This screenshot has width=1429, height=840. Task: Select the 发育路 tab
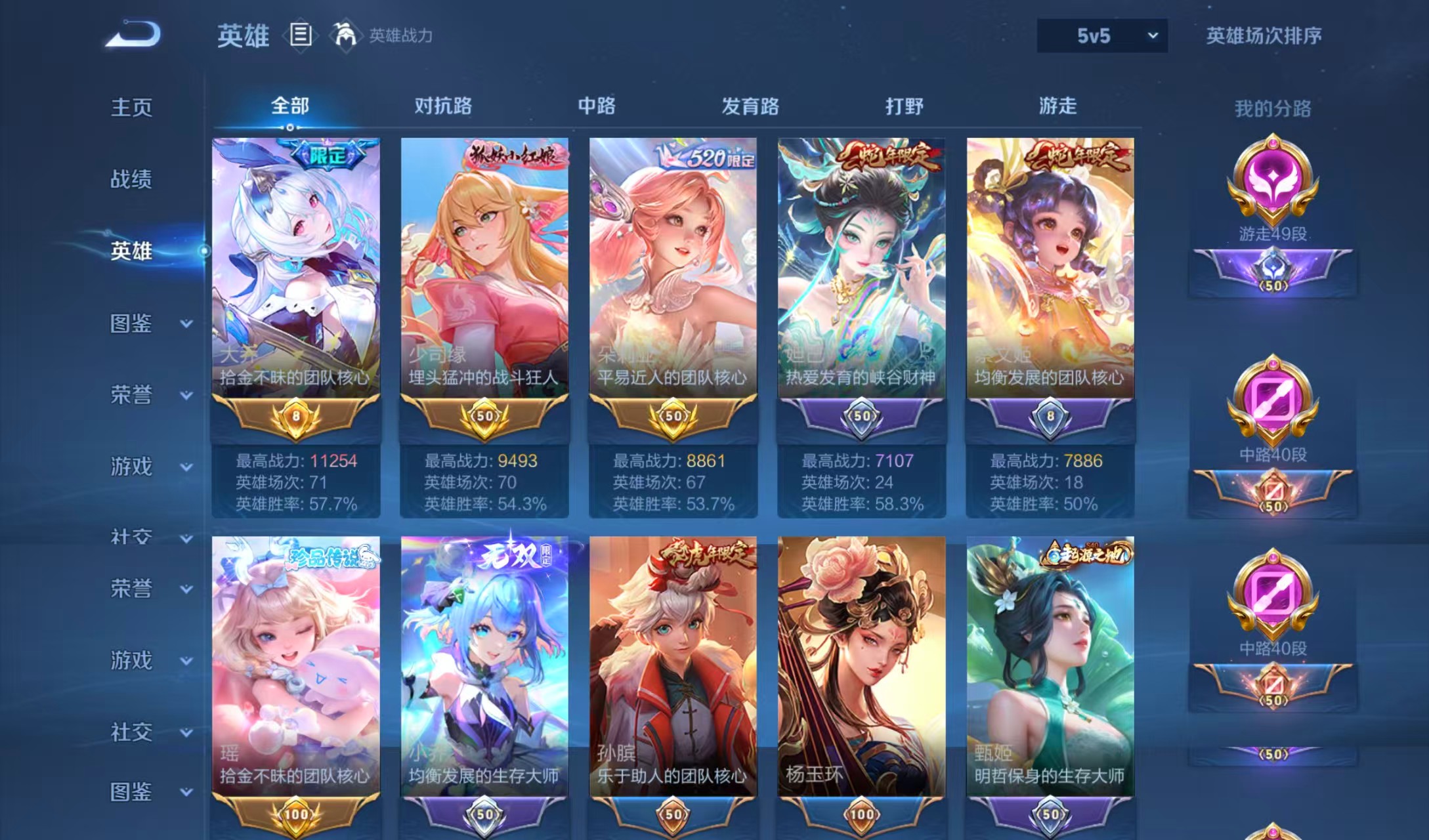[750, 106]
